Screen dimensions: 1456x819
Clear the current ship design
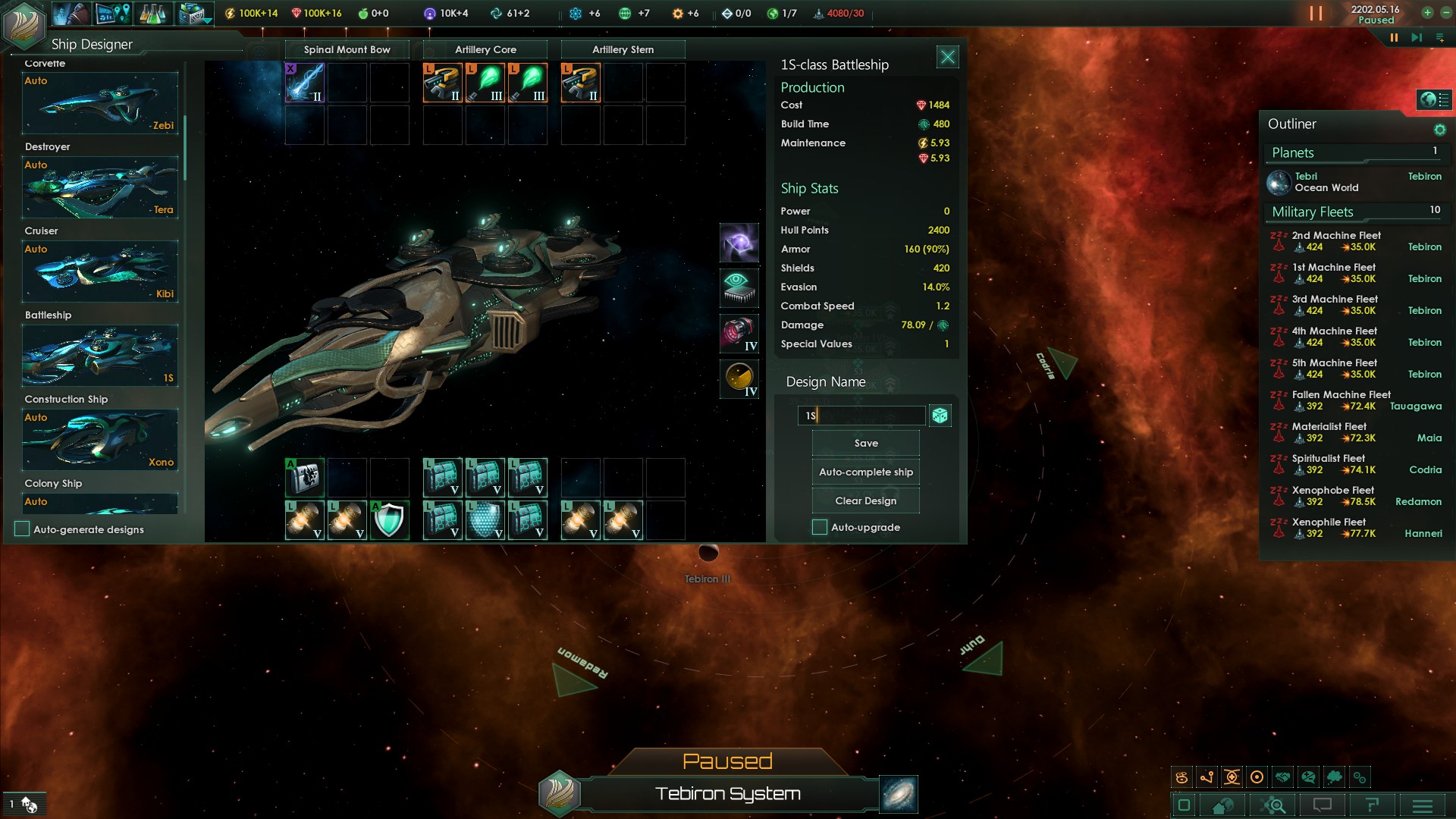click(865, 500)
